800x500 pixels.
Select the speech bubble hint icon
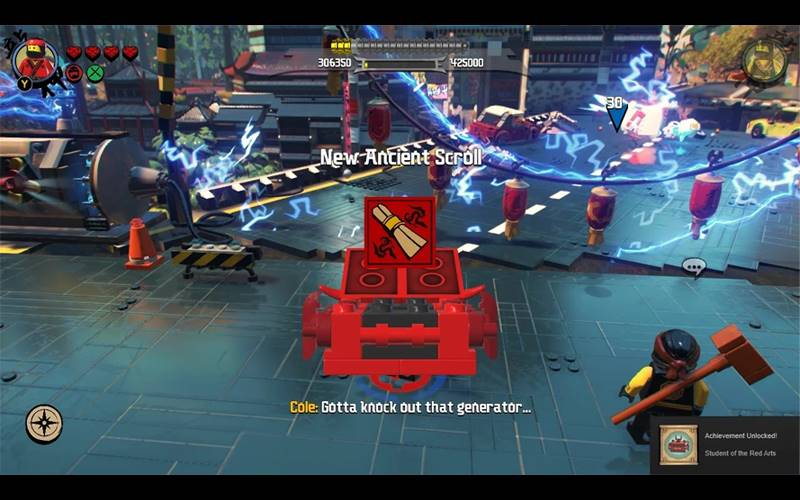[x=693, y=267]
